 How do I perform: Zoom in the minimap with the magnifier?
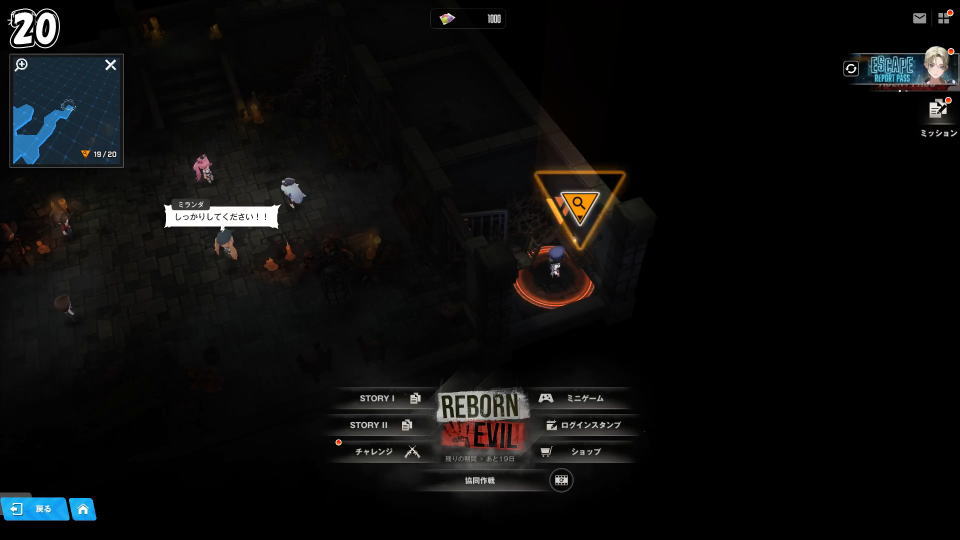(22, 65)
